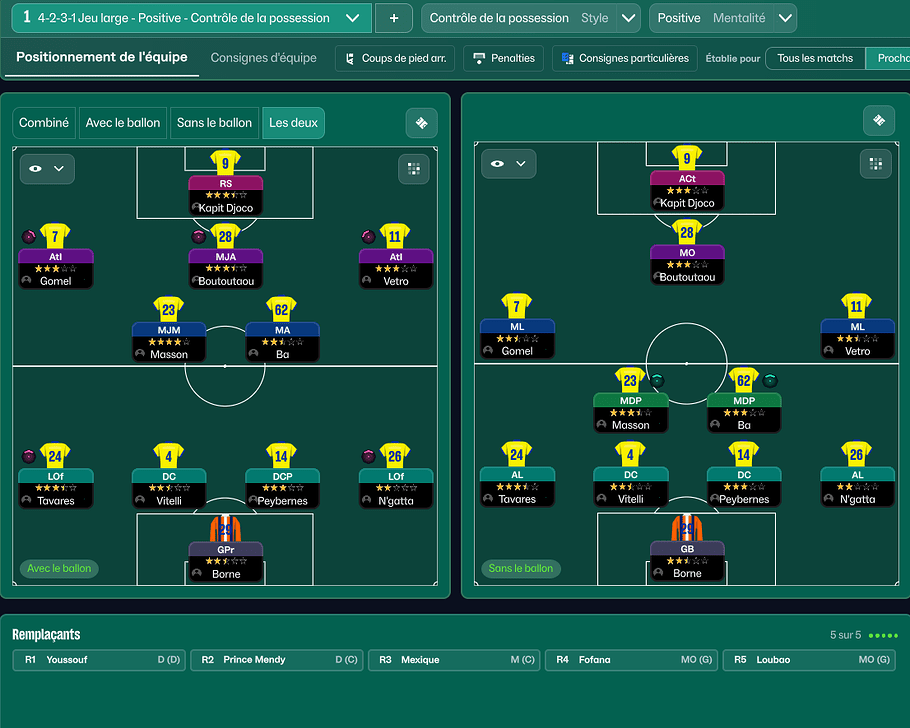This screenshot has width=910, height=728.
Task: Select the Les deux view
Action: [x=293, y=123]
